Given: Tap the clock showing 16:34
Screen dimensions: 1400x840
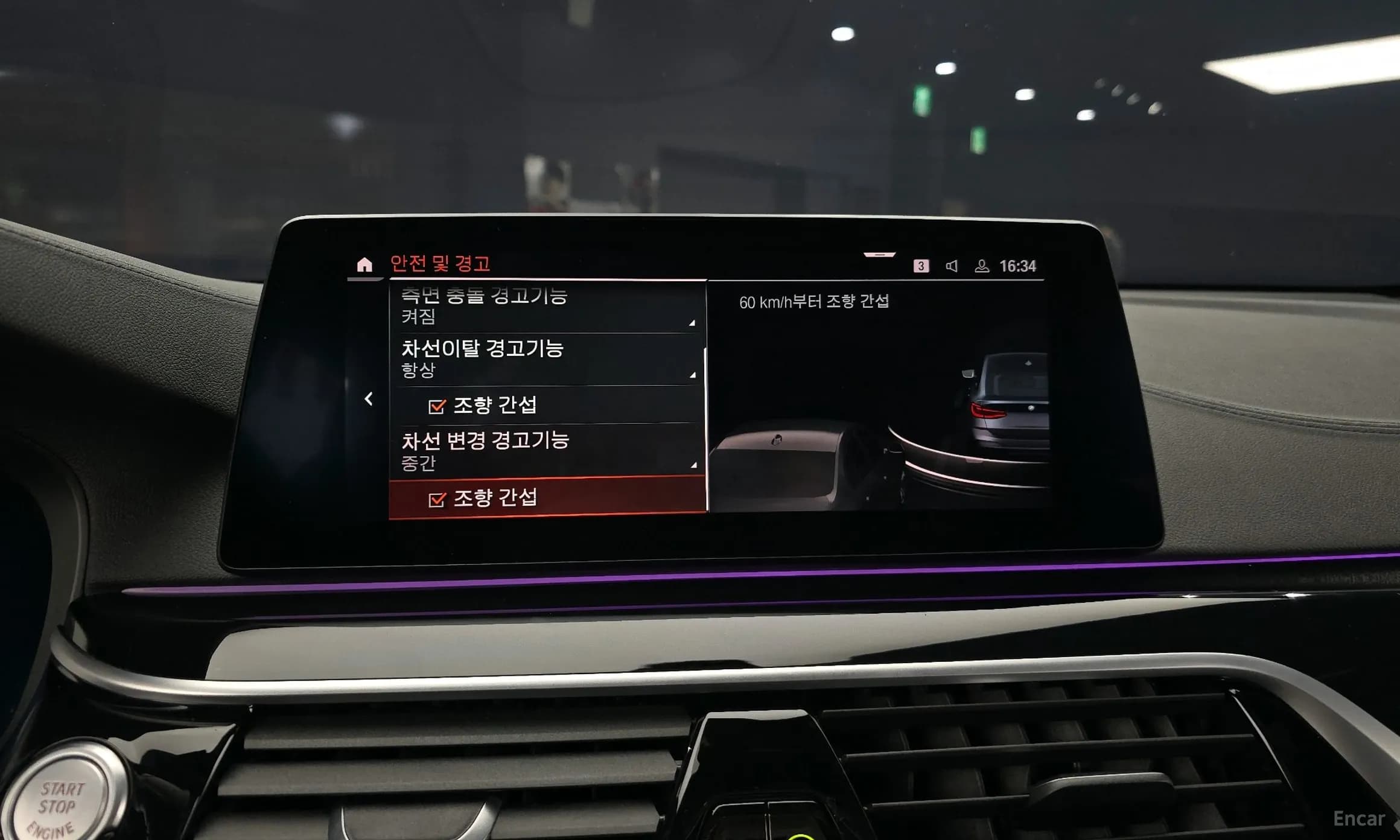Looking at the screenshot, I should point(1019,264).
